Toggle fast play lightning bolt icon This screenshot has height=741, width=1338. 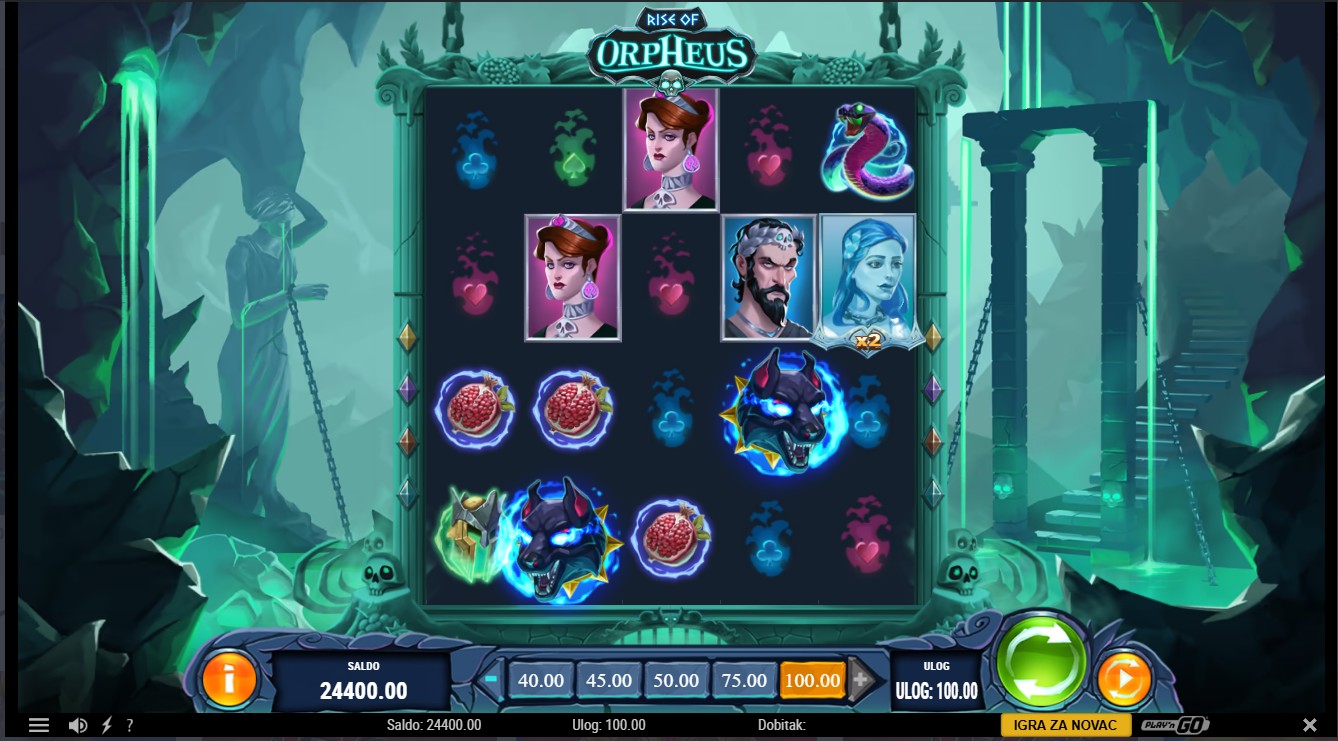(x=107, y=725)
